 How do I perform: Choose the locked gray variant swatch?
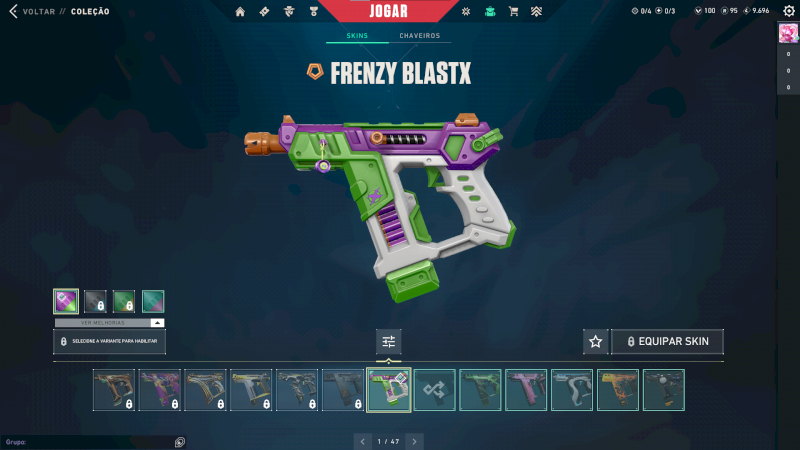[x=95, y=301]
